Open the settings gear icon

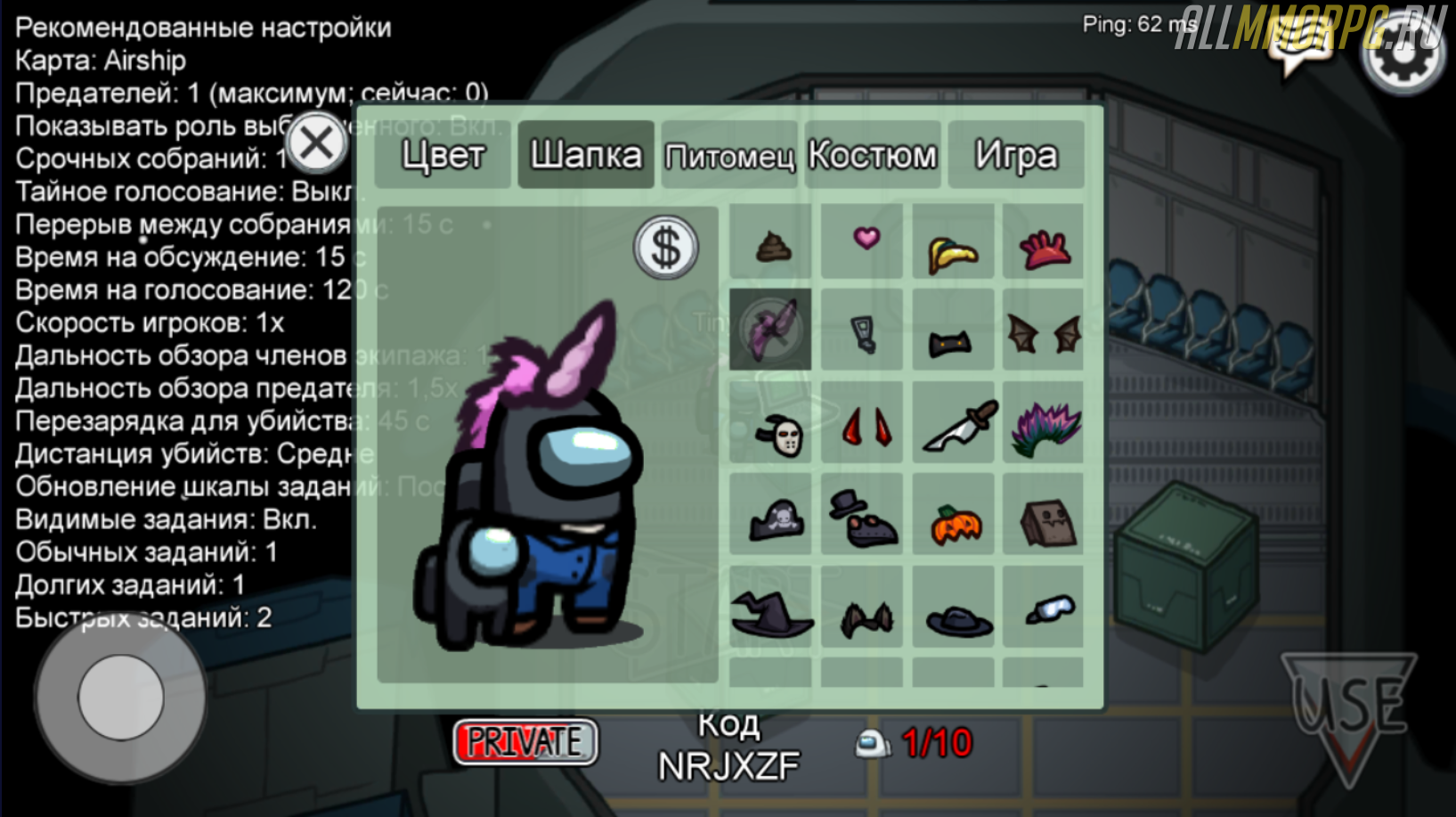click(x=1403, y=52)
